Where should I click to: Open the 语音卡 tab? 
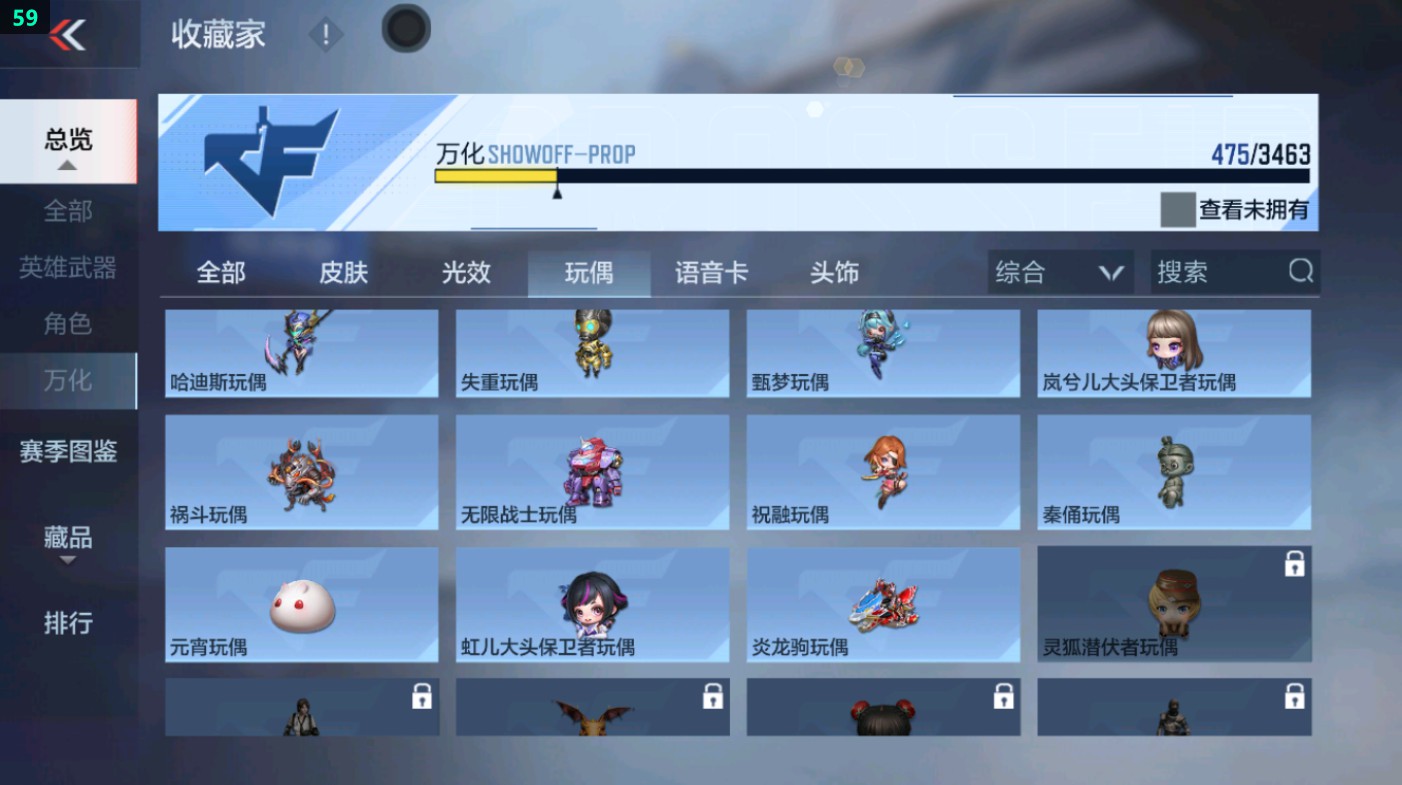711,271
